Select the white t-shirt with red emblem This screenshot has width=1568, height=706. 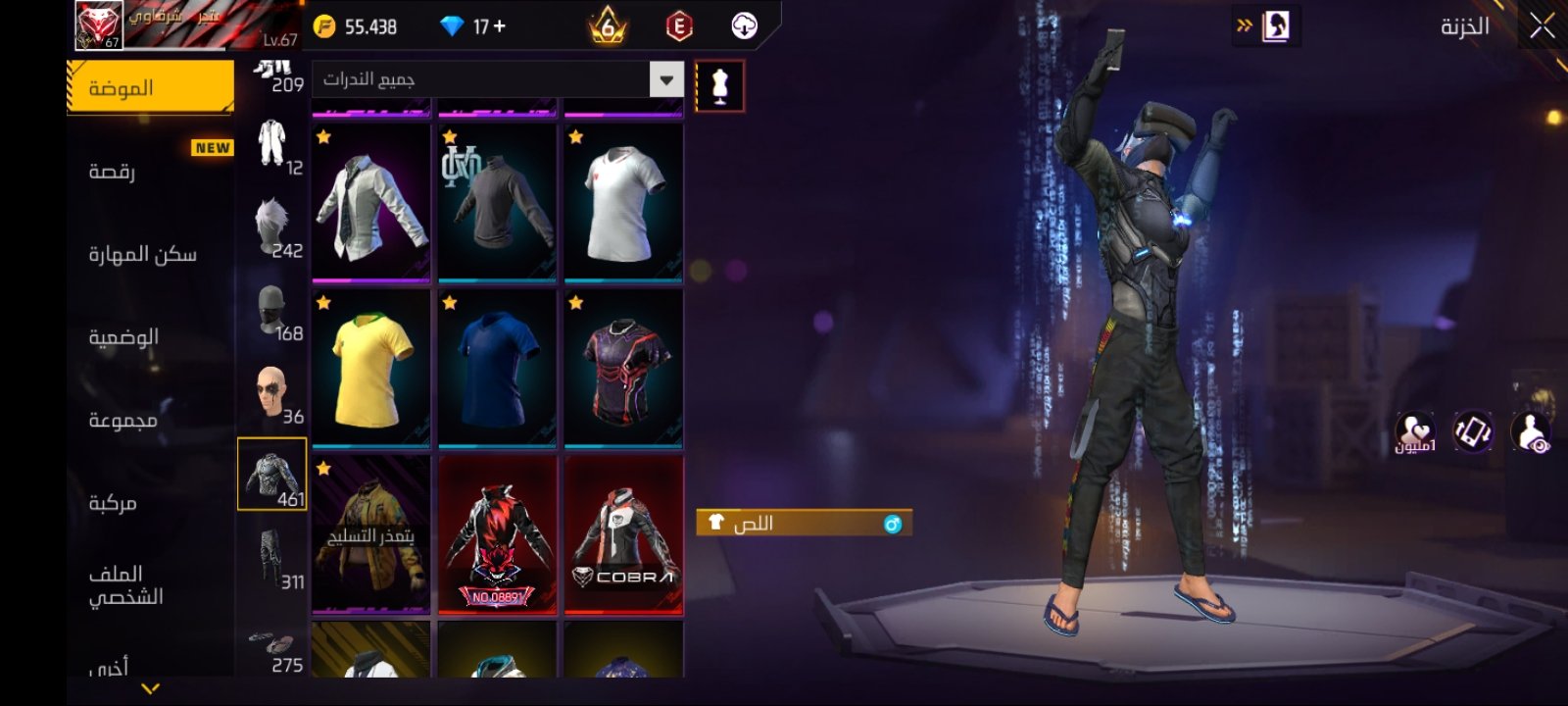tap(623, 204)
